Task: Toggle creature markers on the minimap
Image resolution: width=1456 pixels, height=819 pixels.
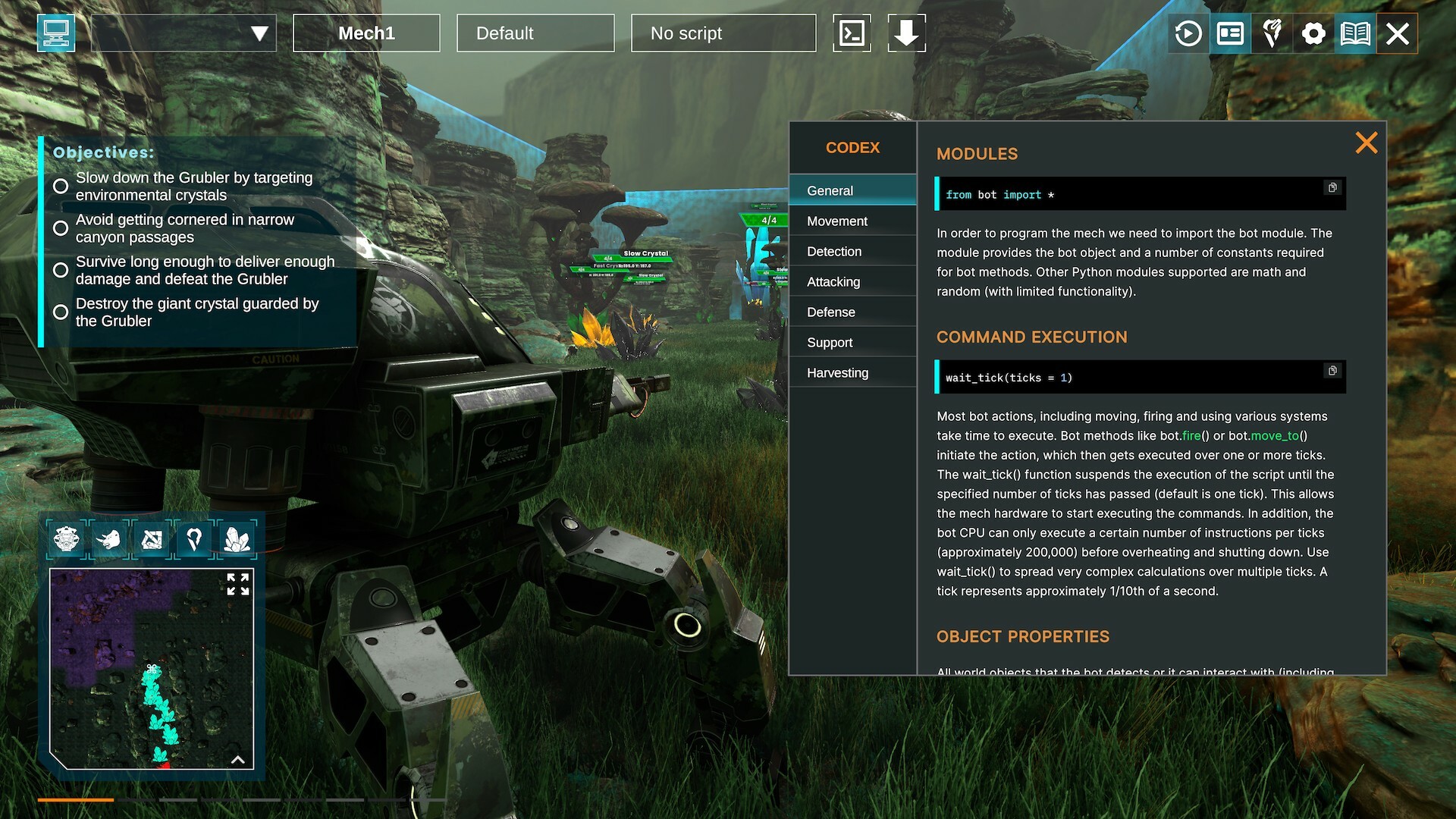Action: pos(109,538)
